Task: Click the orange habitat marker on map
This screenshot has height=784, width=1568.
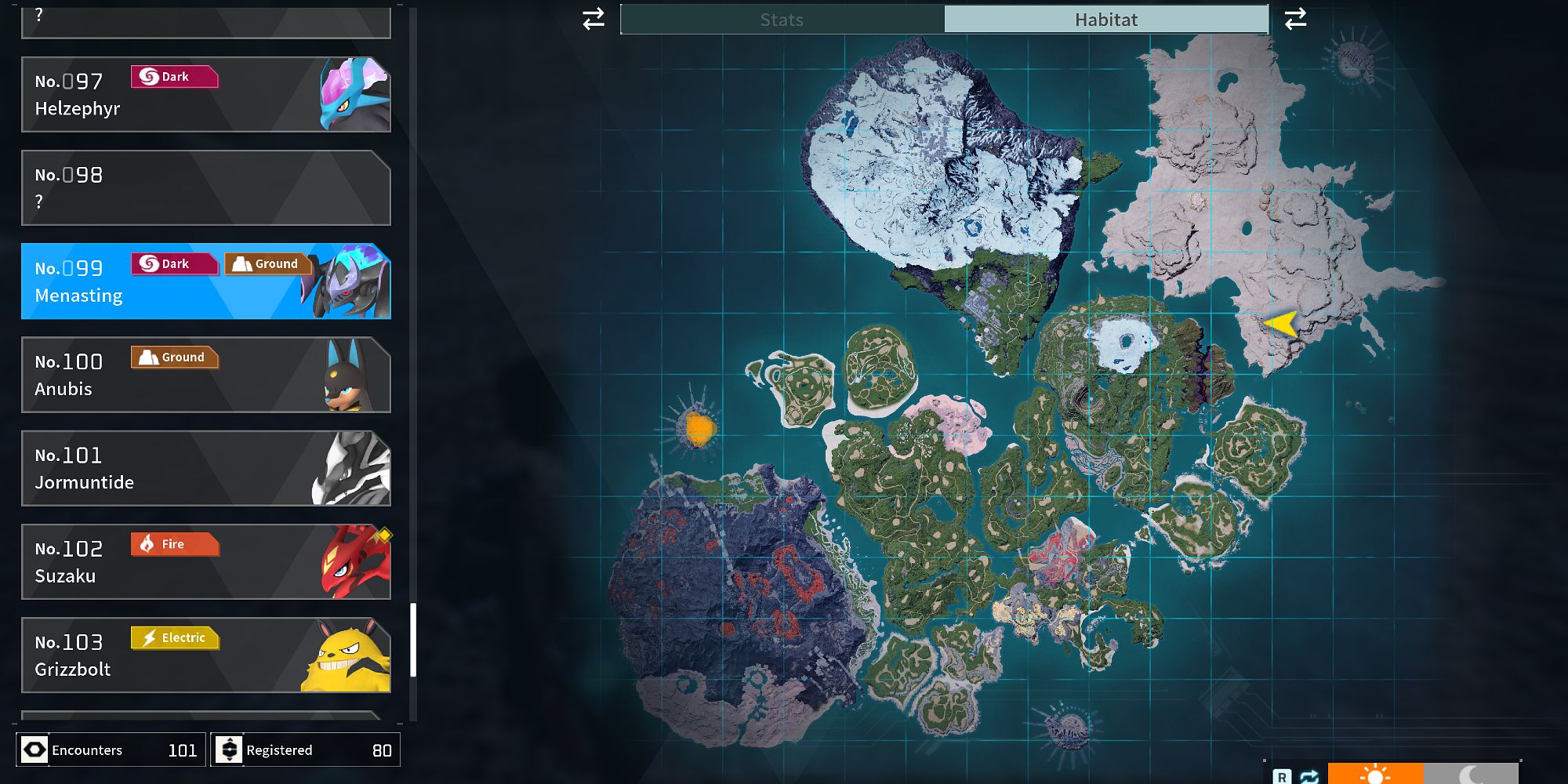Action: coord(699,428)
